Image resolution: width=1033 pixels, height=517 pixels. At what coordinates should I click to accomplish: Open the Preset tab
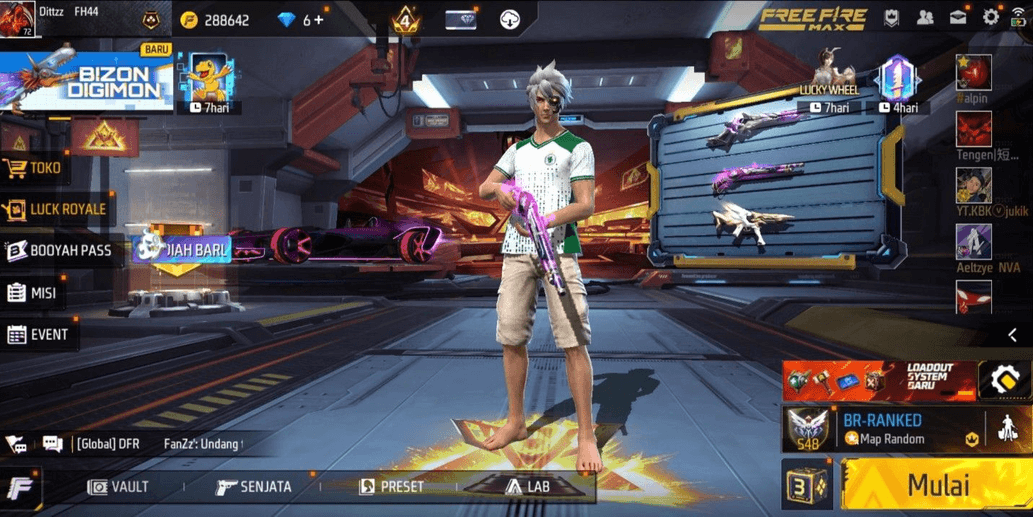pyautogui.click(x=391, y=487)
